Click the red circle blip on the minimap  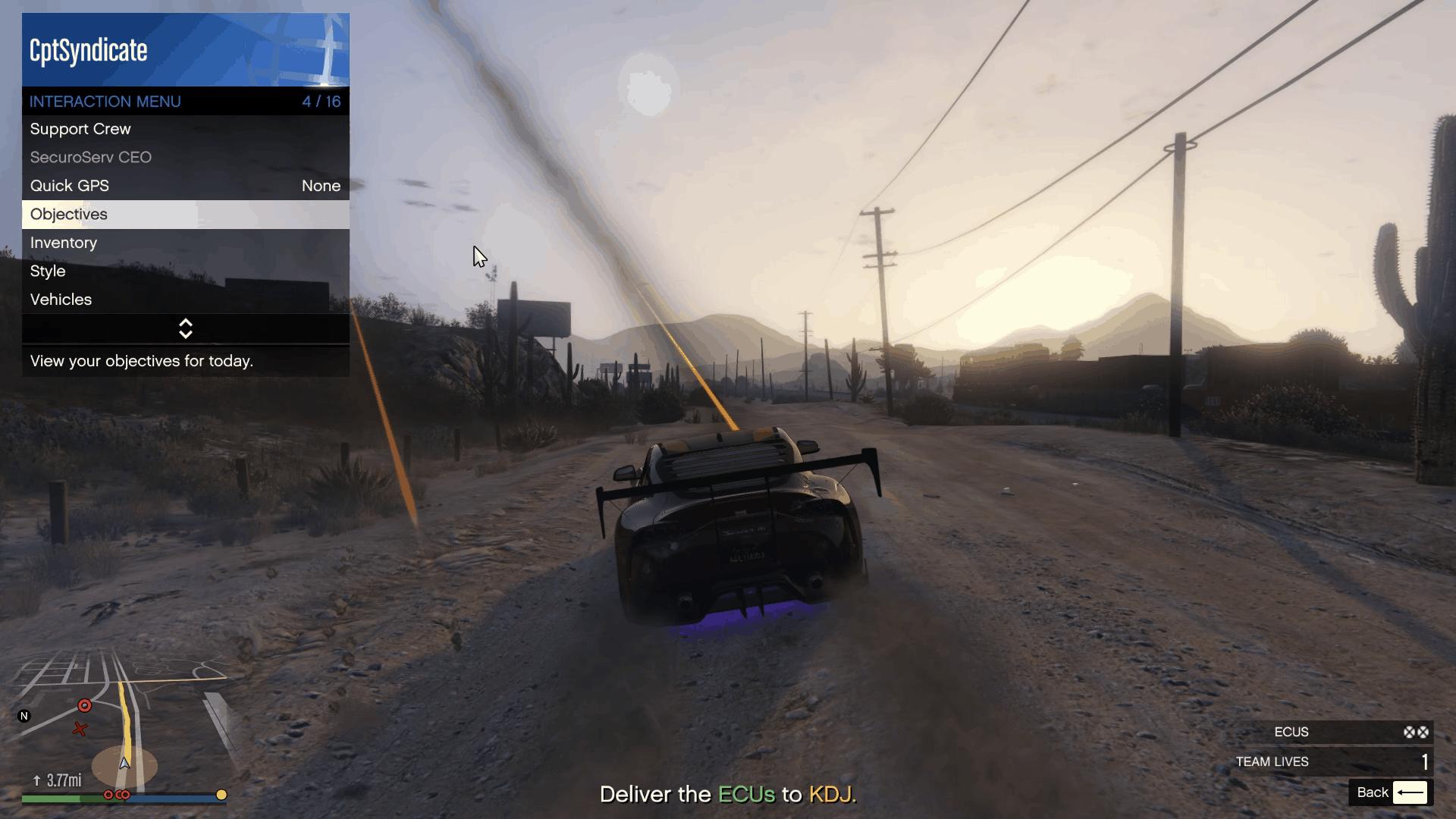85,705
